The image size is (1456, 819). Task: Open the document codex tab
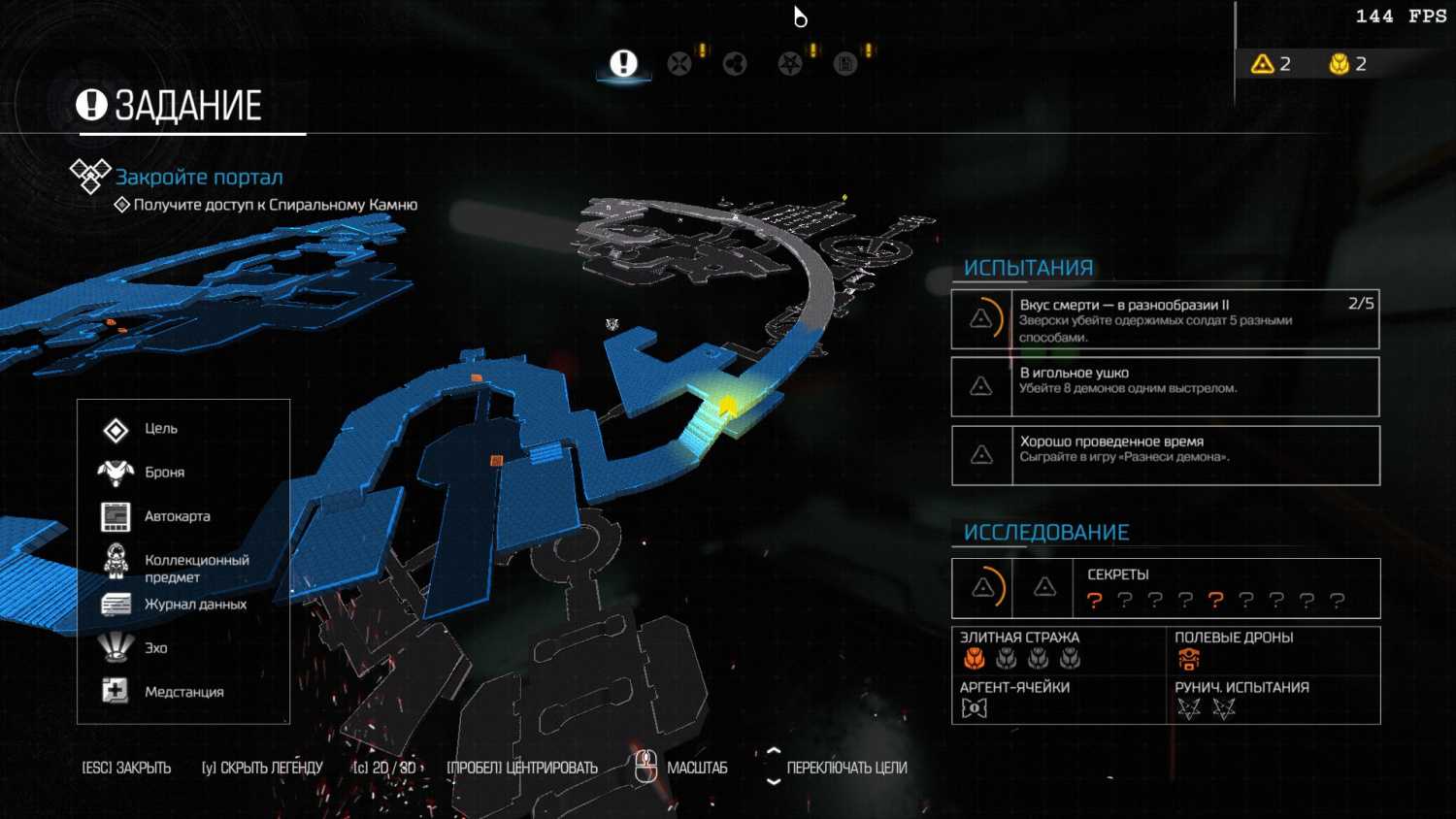(x=845, y=64)
